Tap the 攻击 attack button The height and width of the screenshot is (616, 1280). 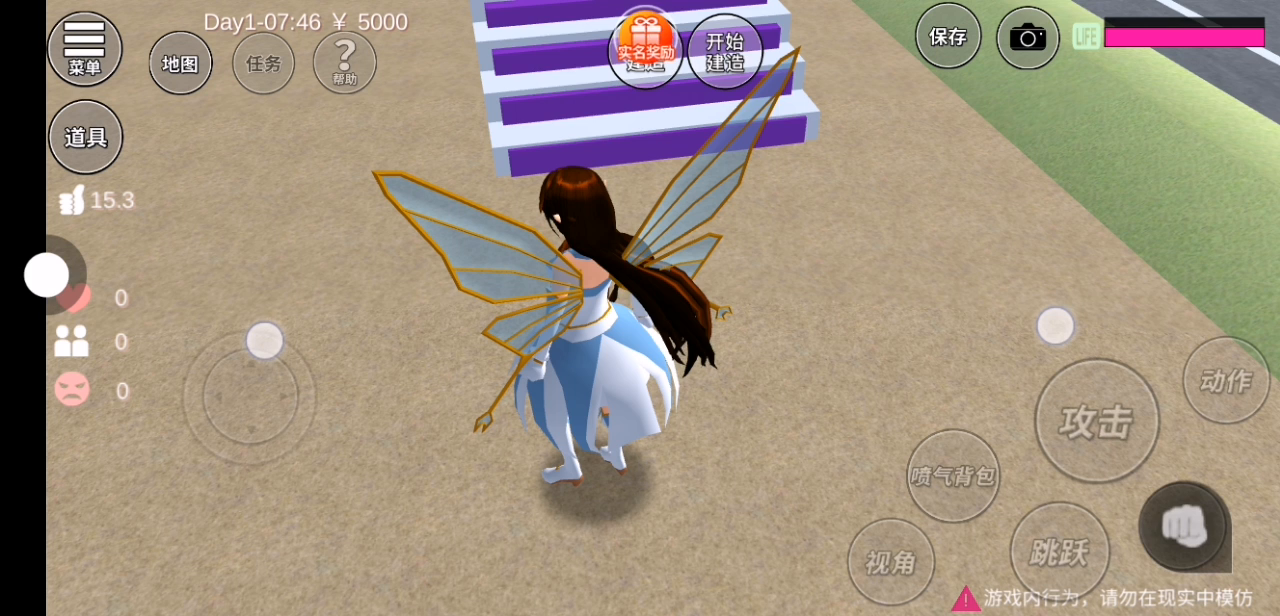coord(1097,421)
